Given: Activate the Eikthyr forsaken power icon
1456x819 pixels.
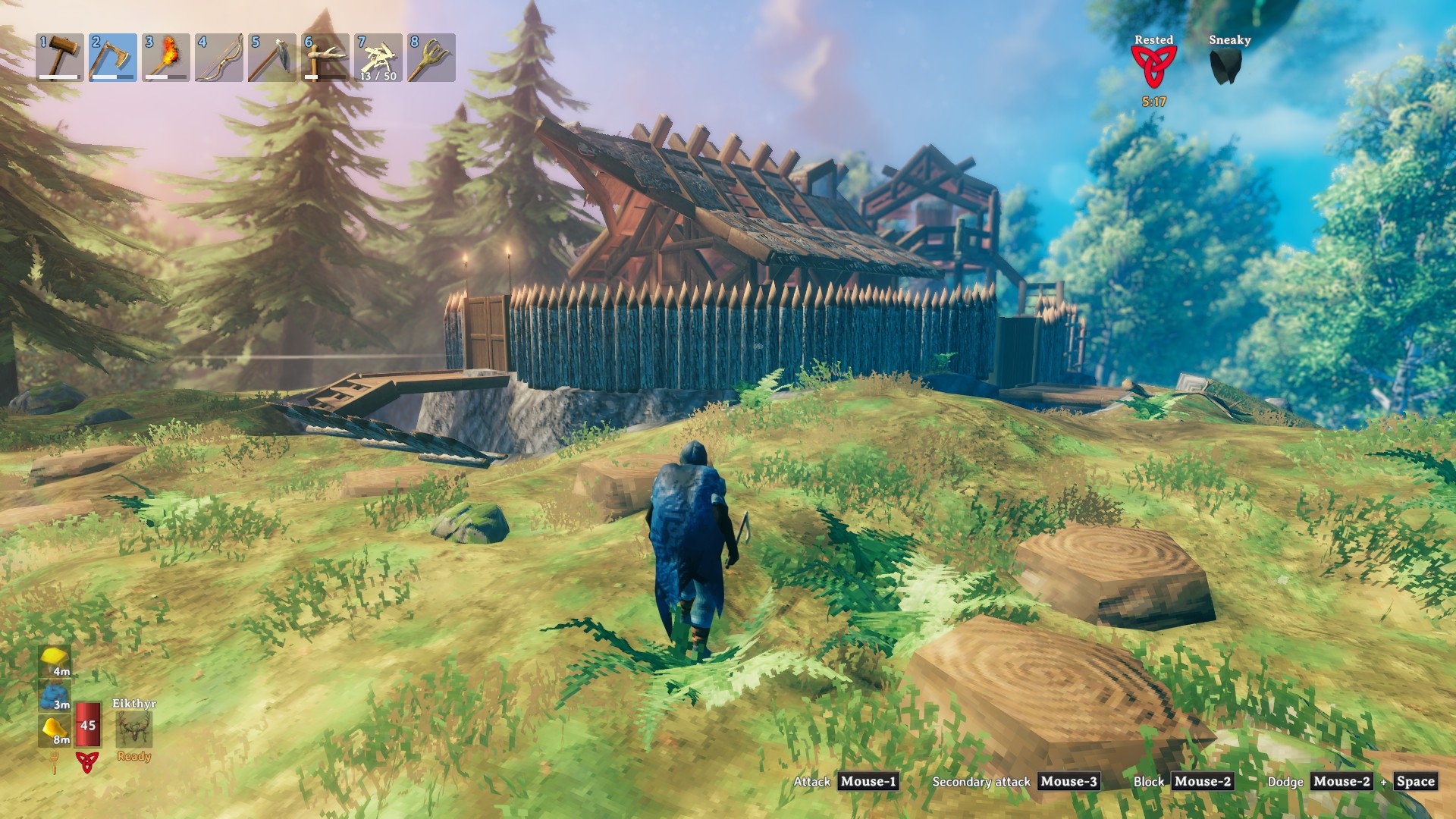Looking at the screenshot, I should click(x=134, y=730).
